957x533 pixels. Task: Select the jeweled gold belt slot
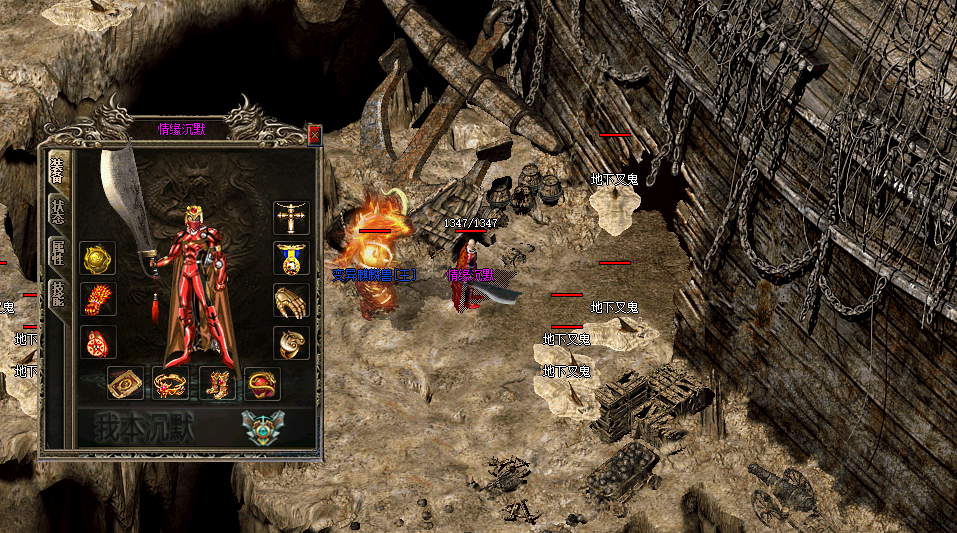(171, 383)
